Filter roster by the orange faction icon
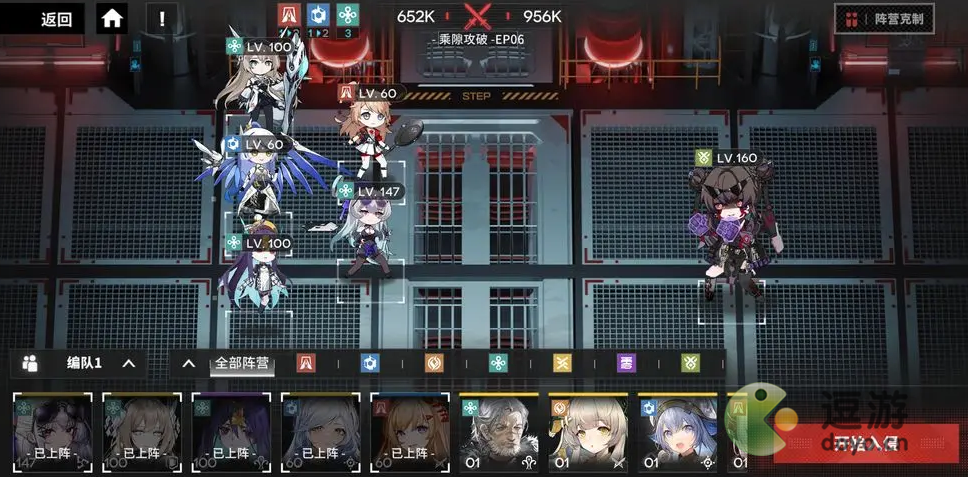Viewport: 968px width, 477px height. 433,363
